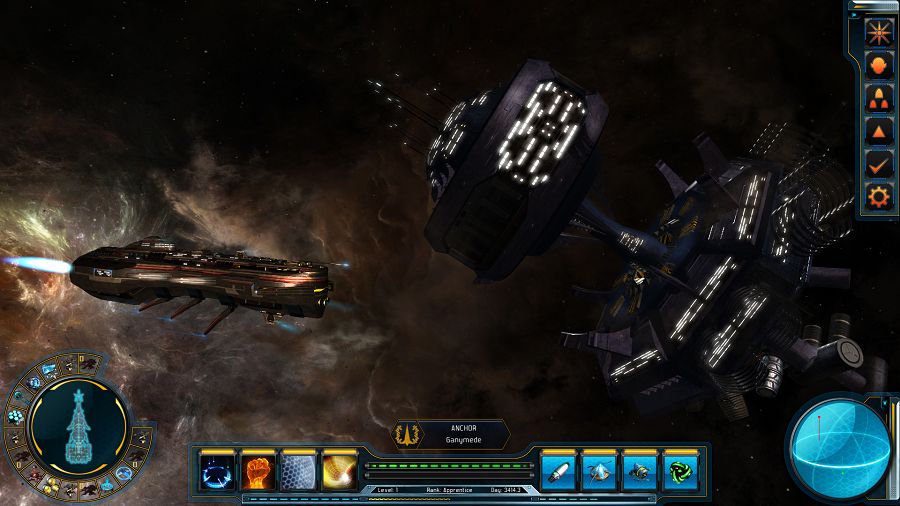900x506 pixels.
Task: Select the cluster of blue orbs slot
Action: (x=16, y=416)
